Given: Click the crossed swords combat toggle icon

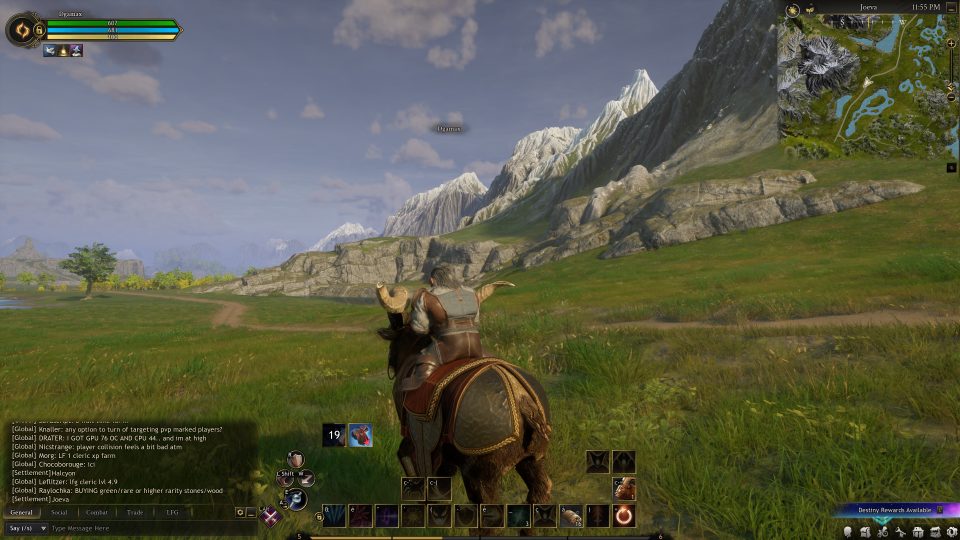Looking at the screenshot, I should [270, 516].
